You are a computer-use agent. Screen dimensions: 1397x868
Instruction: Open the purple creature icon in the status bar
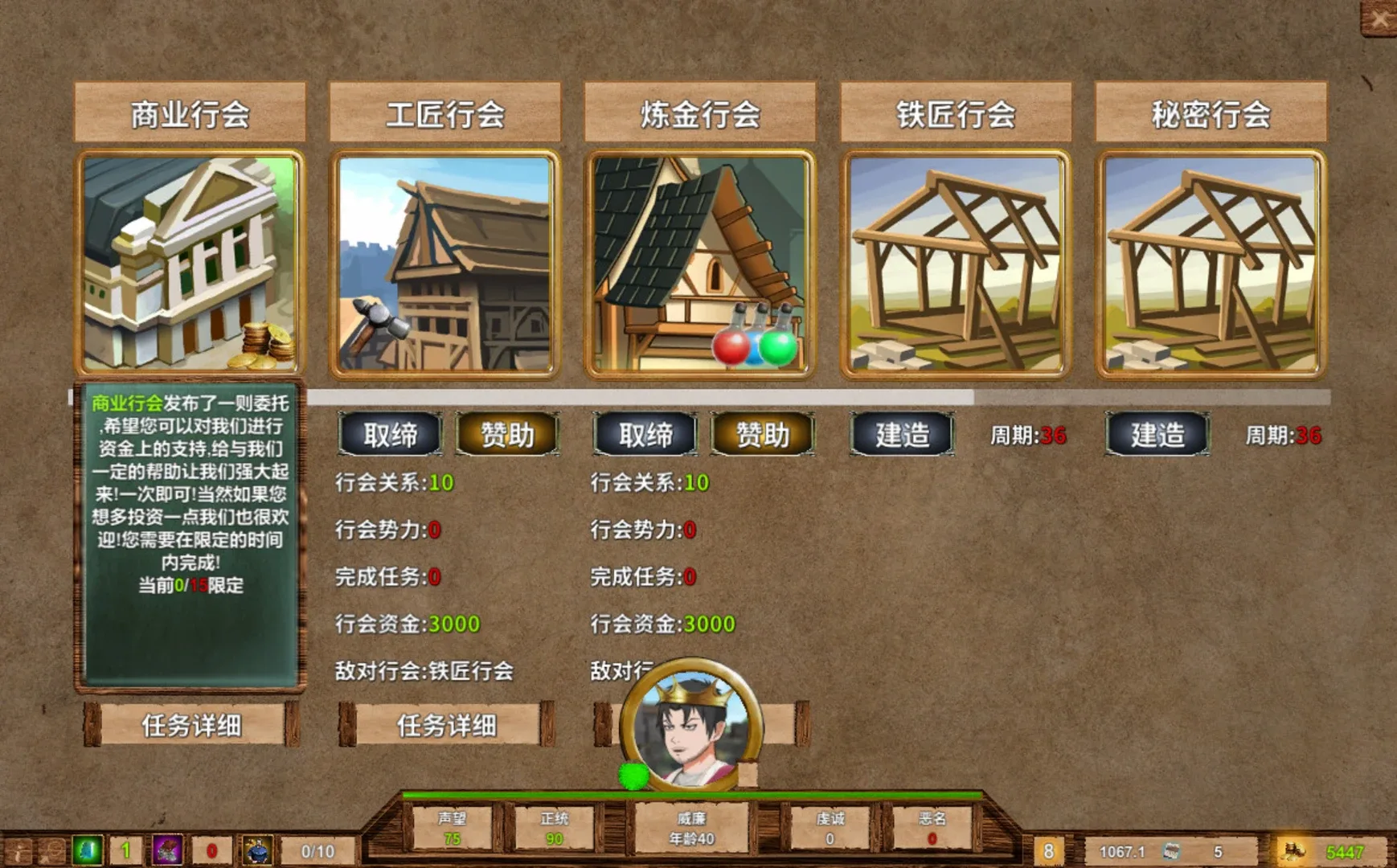click(x=168, y=850)
